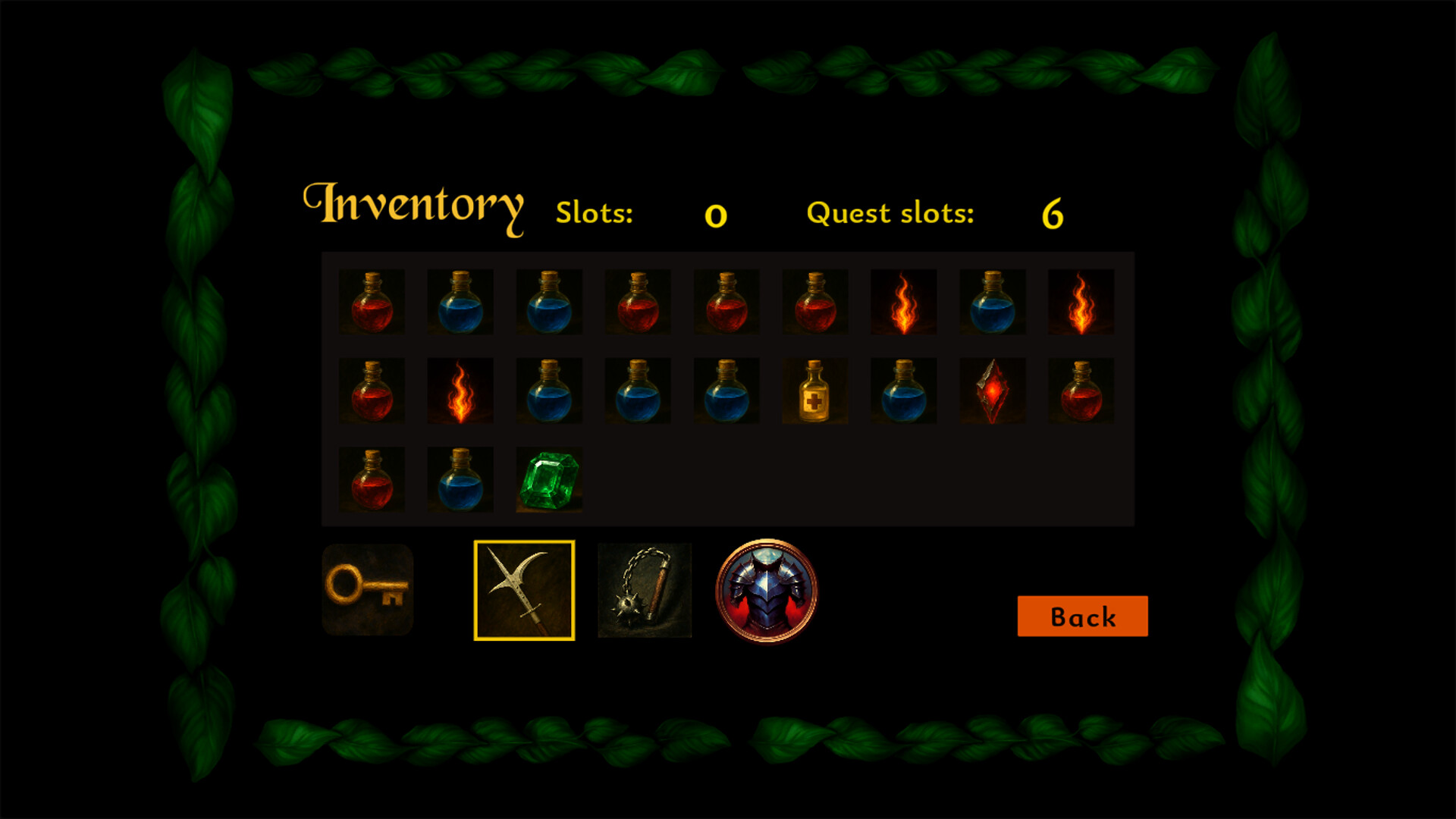Select the golden key quest item
Viewport: 1456px width, 819px height.
369,590
